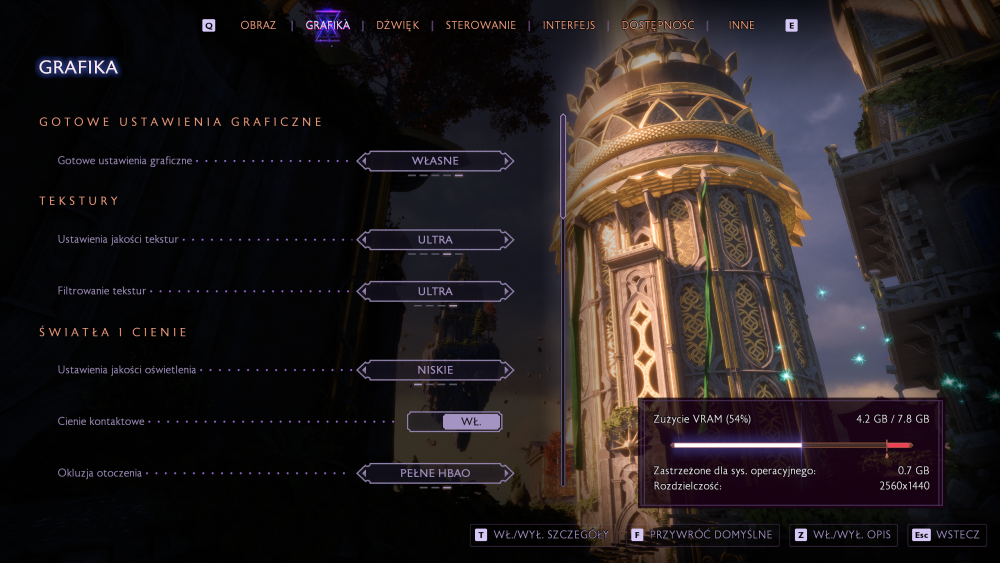Click right arrow on Filtrowanie tekstur
Viewport: 1000px width, 563px height.
[509, 291]
